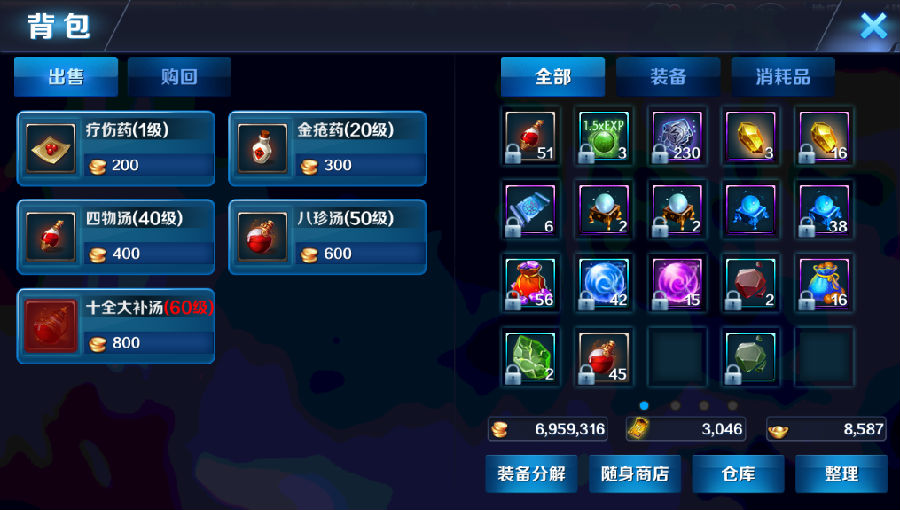Select the 1.5xEXP green orb item
This screenshot has width=900, height=510.
[604, 136]
